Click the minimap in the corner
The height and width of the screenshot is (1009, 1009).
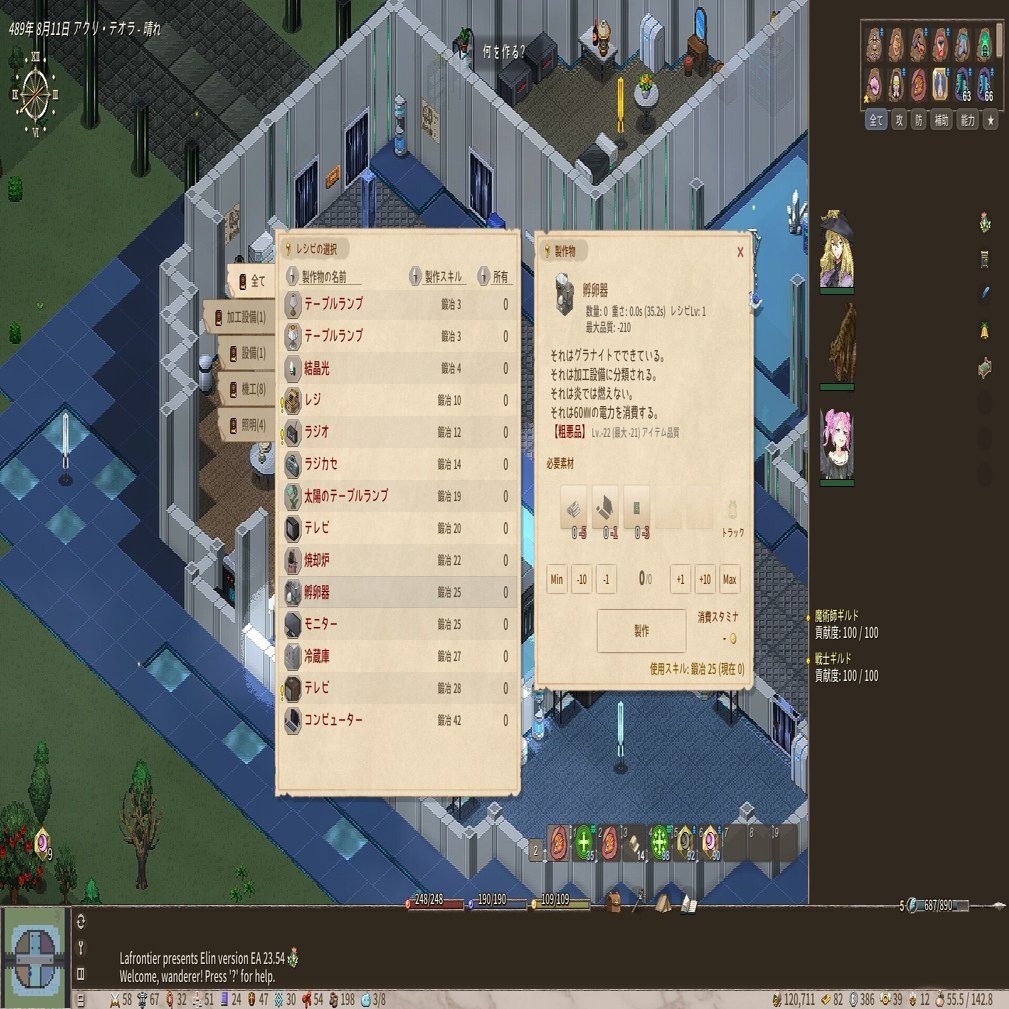click(x=35, y=957)
